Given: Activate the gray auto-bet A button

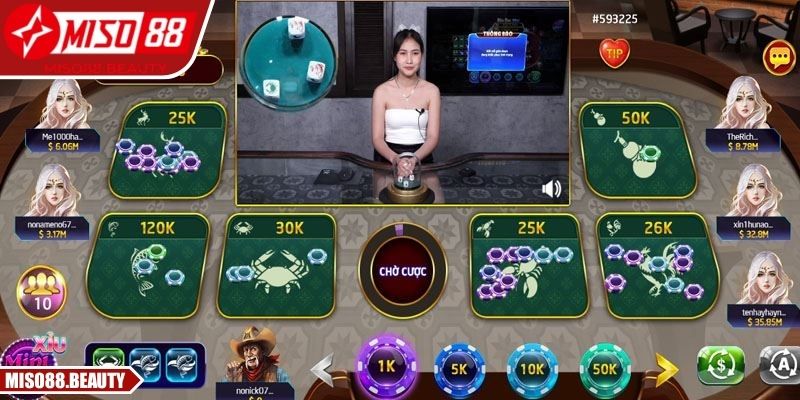Looking at the screenshot, I should pyautogui.click(x=777, y=367).
